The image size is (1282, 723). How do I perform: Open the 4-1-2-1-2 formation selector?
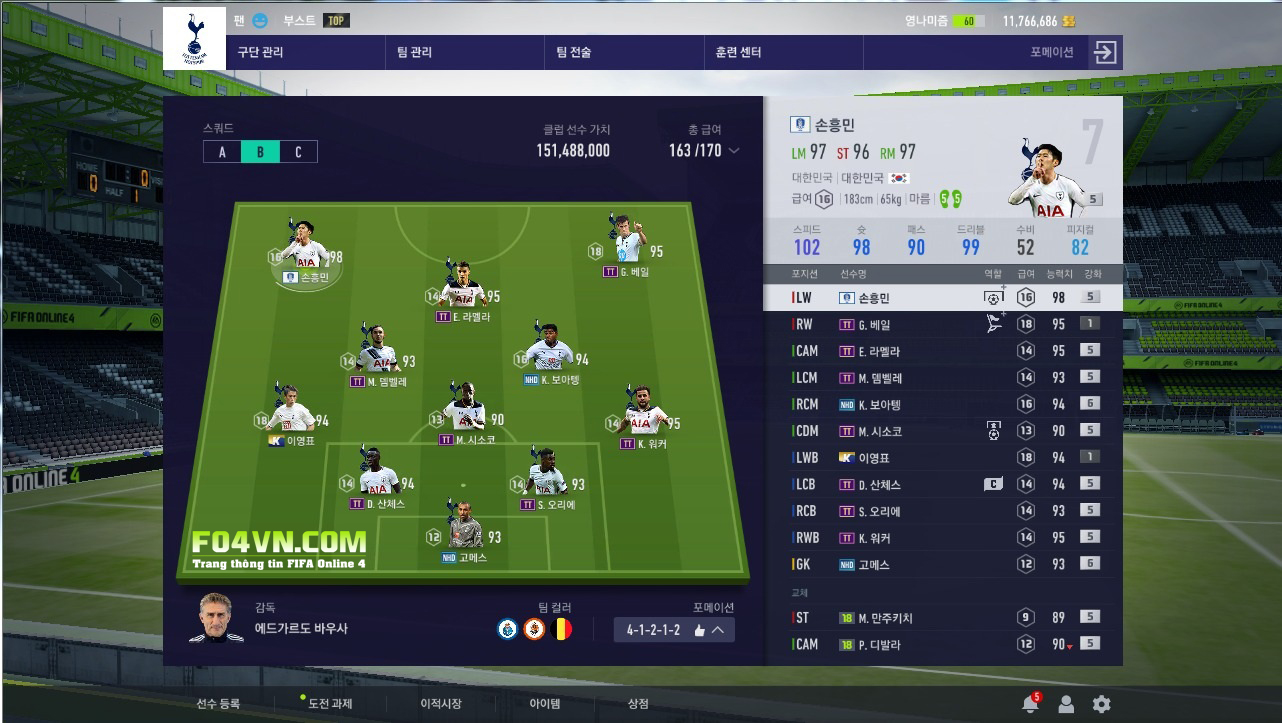coord(675,629)
